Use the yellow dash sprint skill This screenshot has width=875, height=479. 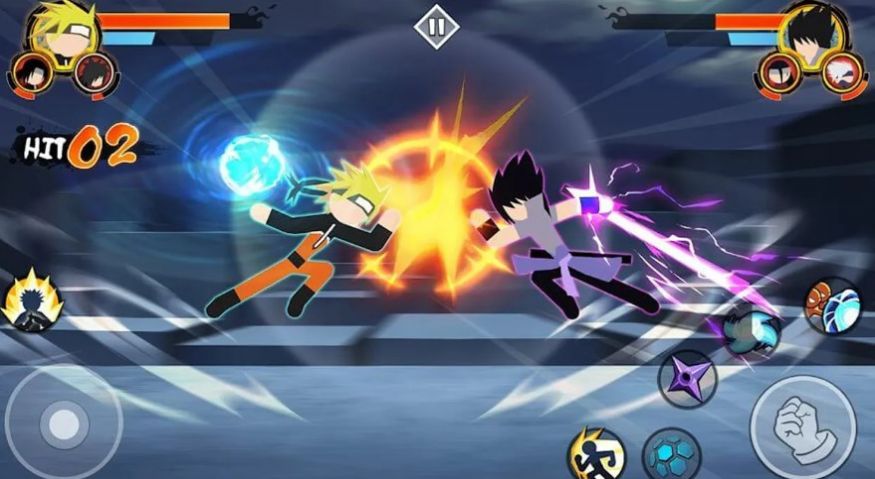click(597, 455)
